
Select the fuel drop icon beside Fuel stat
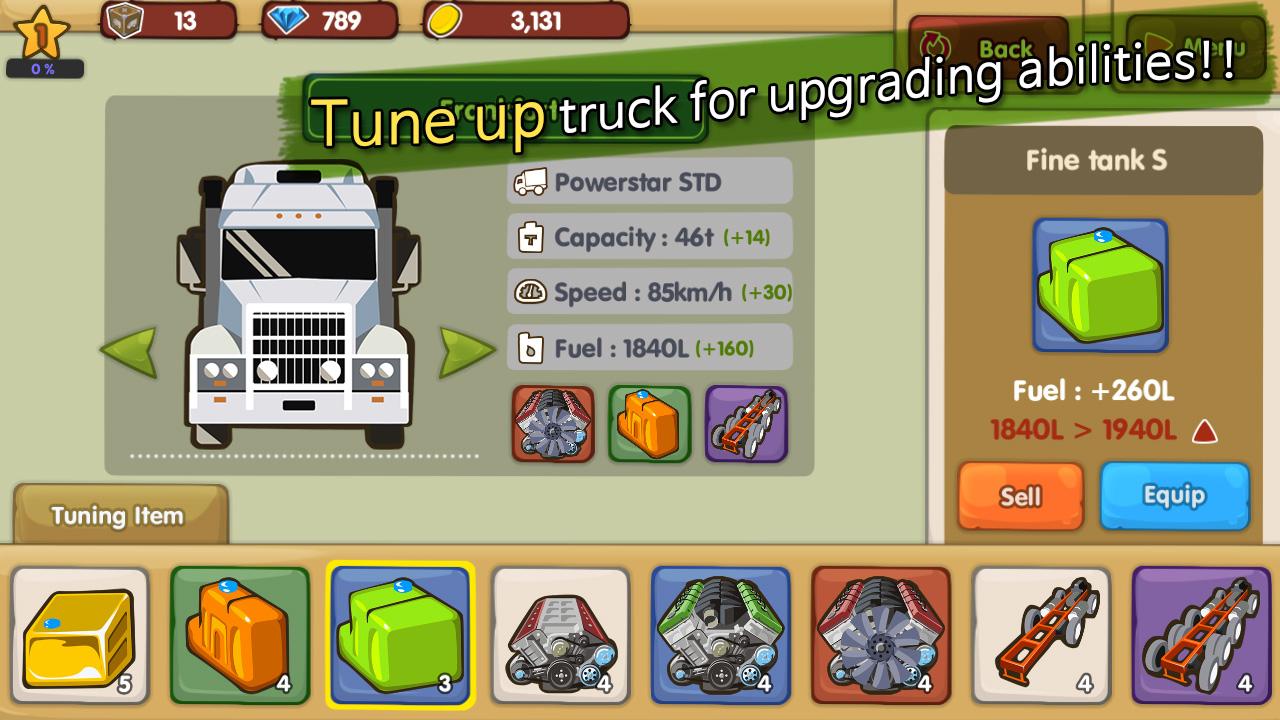click(x=533, y=347)
